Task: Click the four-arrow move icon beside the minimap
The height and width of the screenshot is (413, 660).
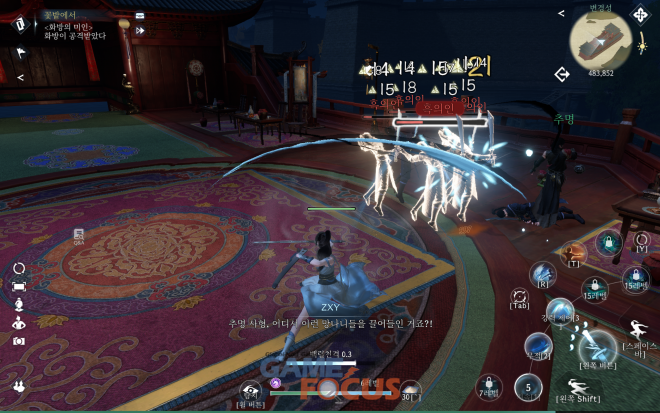Action: 640,15
